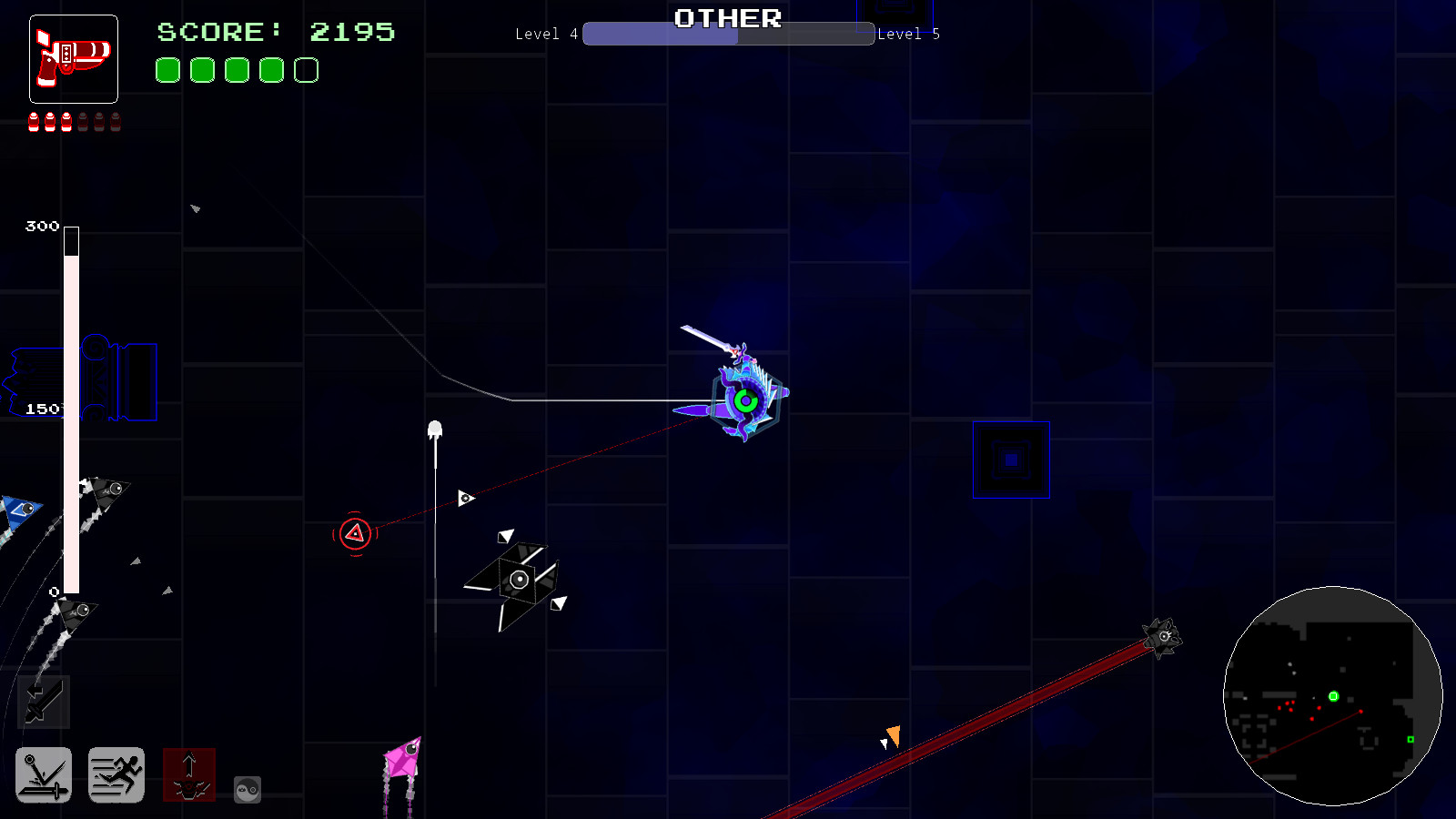The width and height of the screenshot is (1456, 819).
Task: Activate the sprint ability icon
Action: (116, 775)
